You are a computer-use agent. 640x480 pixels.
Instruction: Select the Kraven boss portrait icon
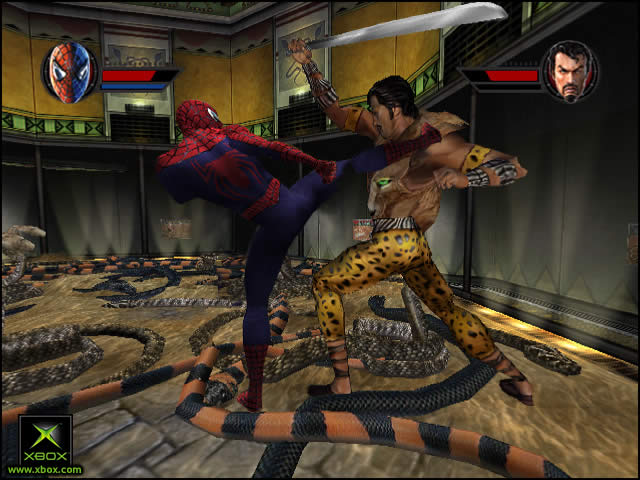click(569, 71)
